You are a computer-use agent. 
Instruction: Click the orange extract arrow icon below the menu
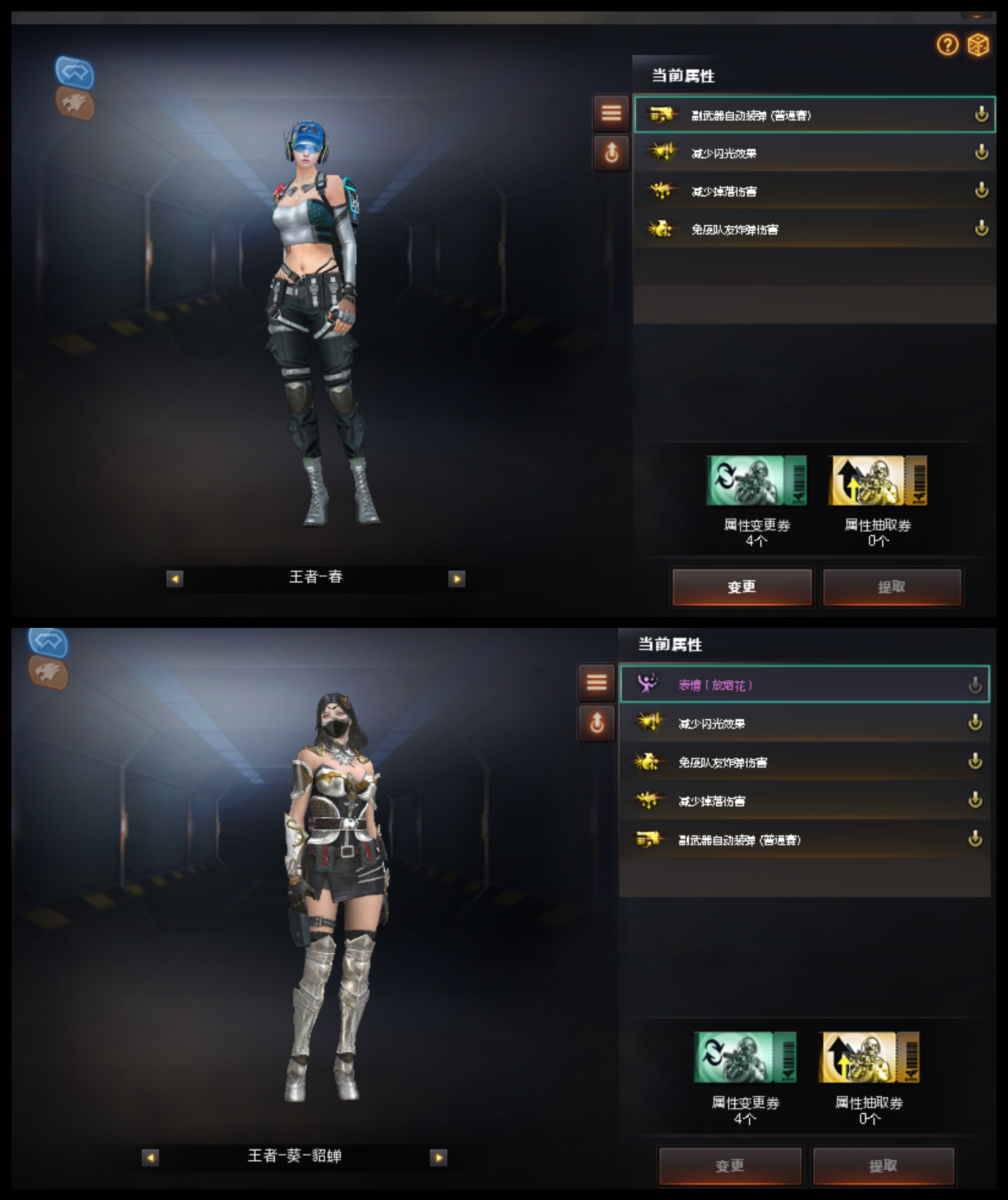point(610,153)
